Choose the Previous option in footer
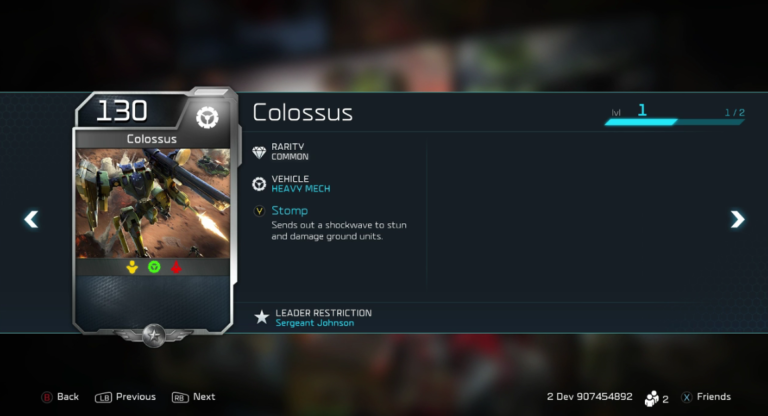768x416 pixels. [126, 397]
